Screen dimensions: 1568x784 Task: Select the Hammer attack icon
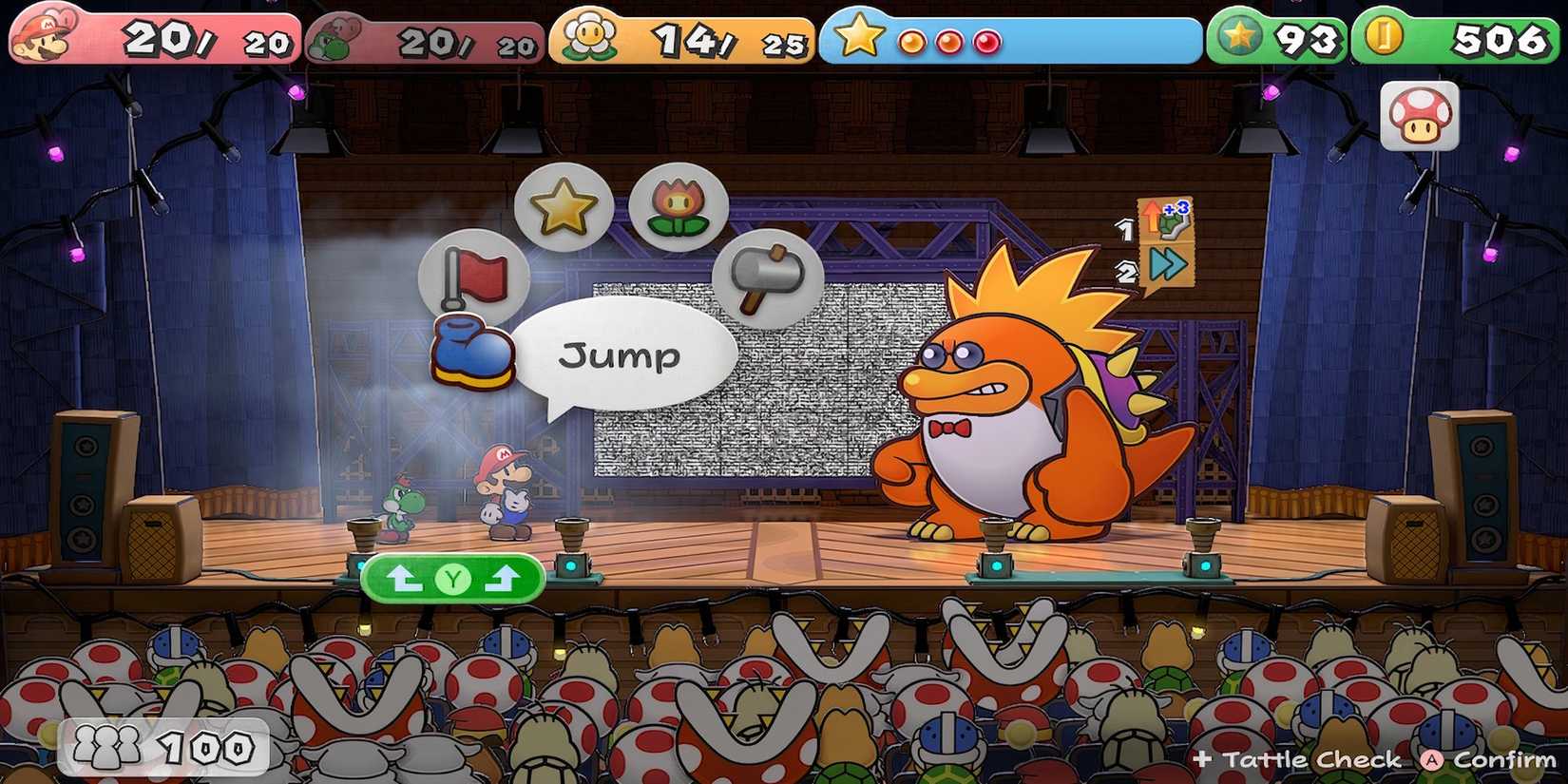pyautogui.click(x=768, y=278)
